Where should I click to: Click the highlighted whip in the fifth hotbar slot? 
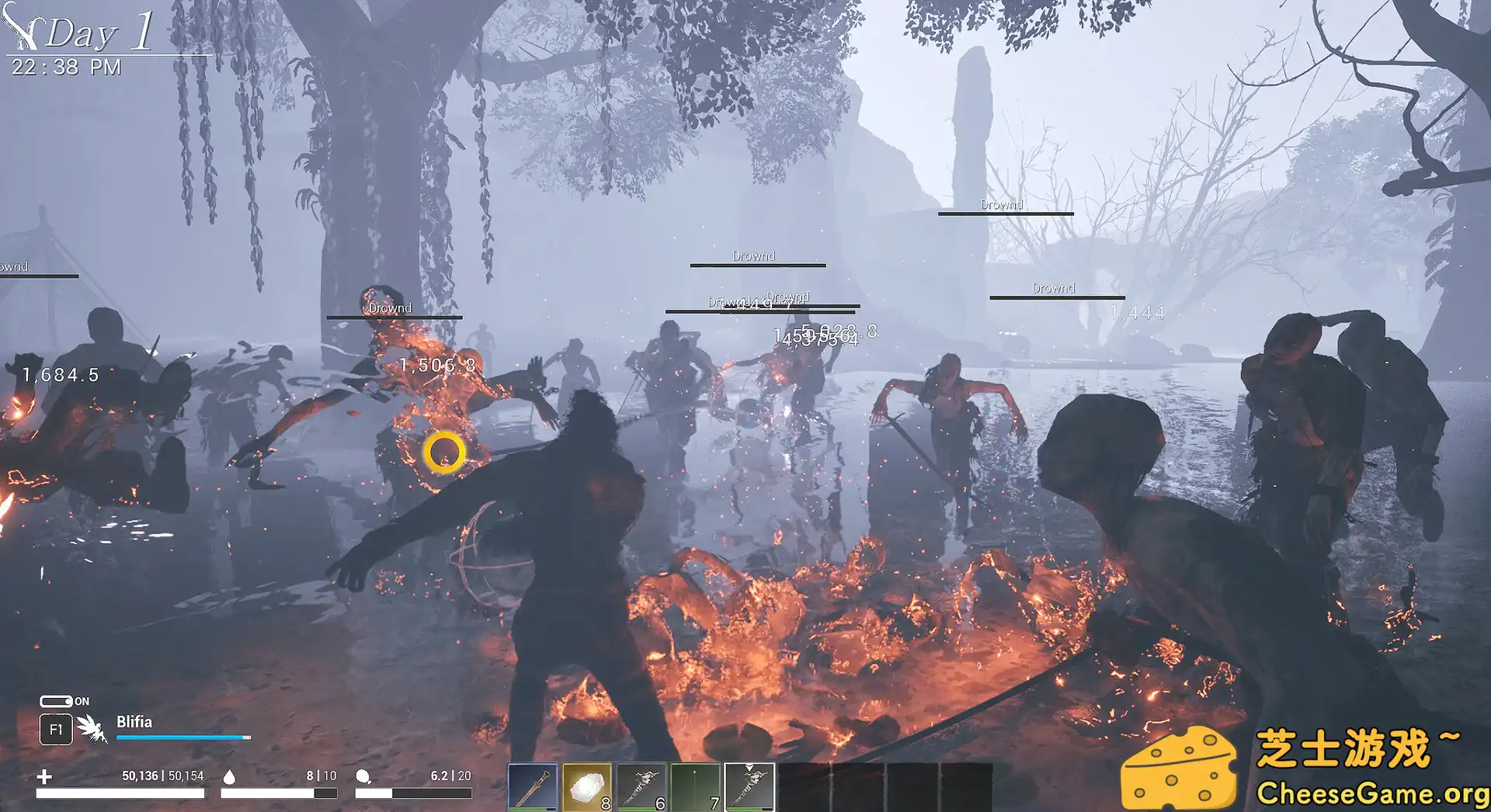749,786
